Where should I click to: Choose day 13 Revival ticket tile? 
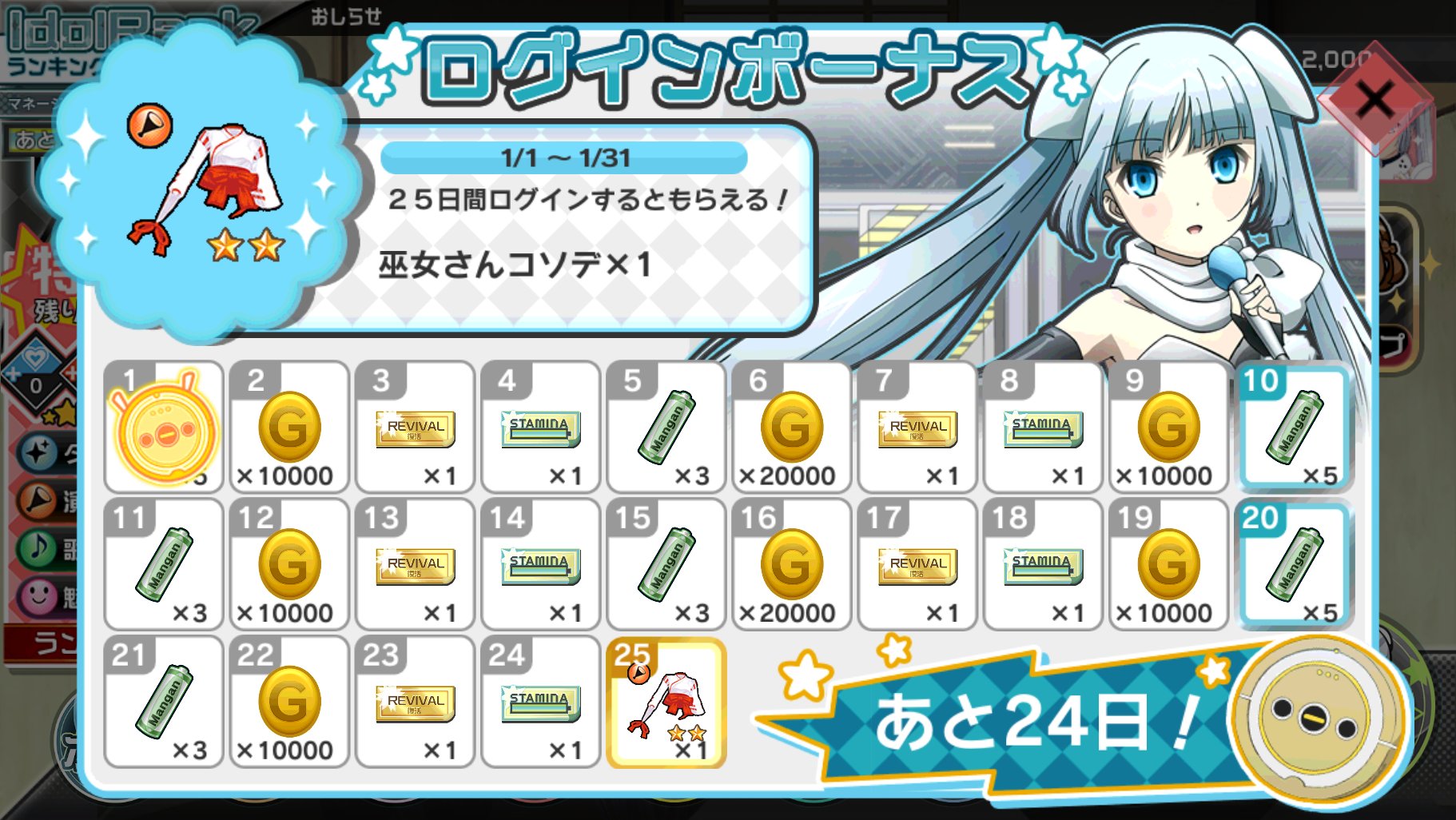tap(415, 564)
